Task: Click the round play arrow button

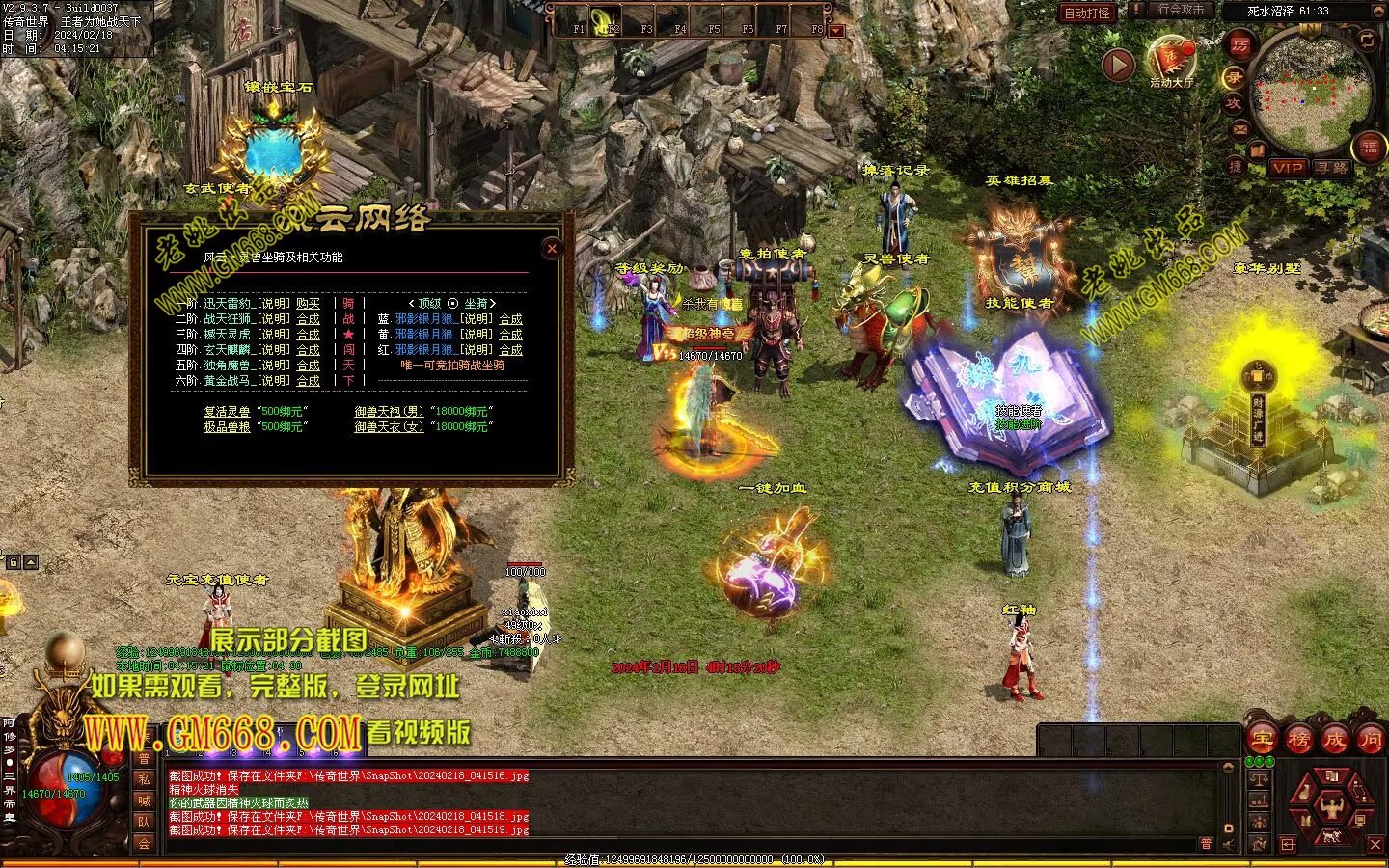Action: tap(1118, 65)
